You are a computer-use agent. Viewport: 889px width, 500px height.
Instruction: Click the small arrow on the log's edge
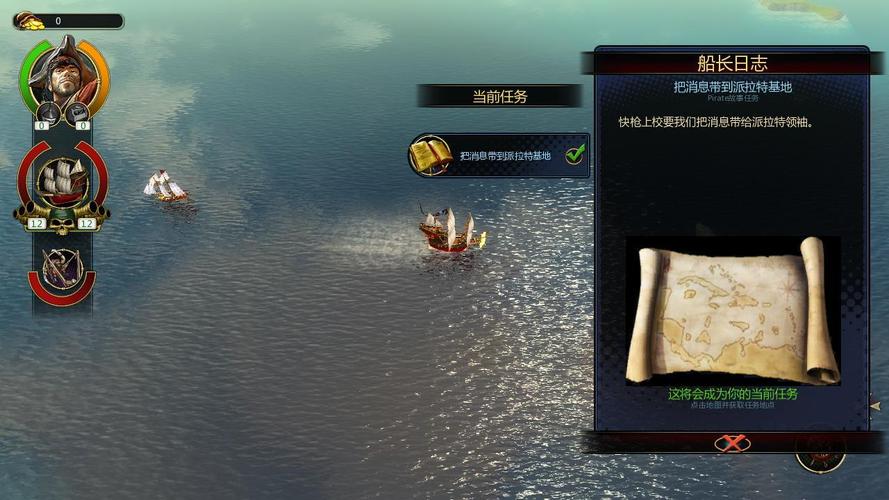[874, 407]
